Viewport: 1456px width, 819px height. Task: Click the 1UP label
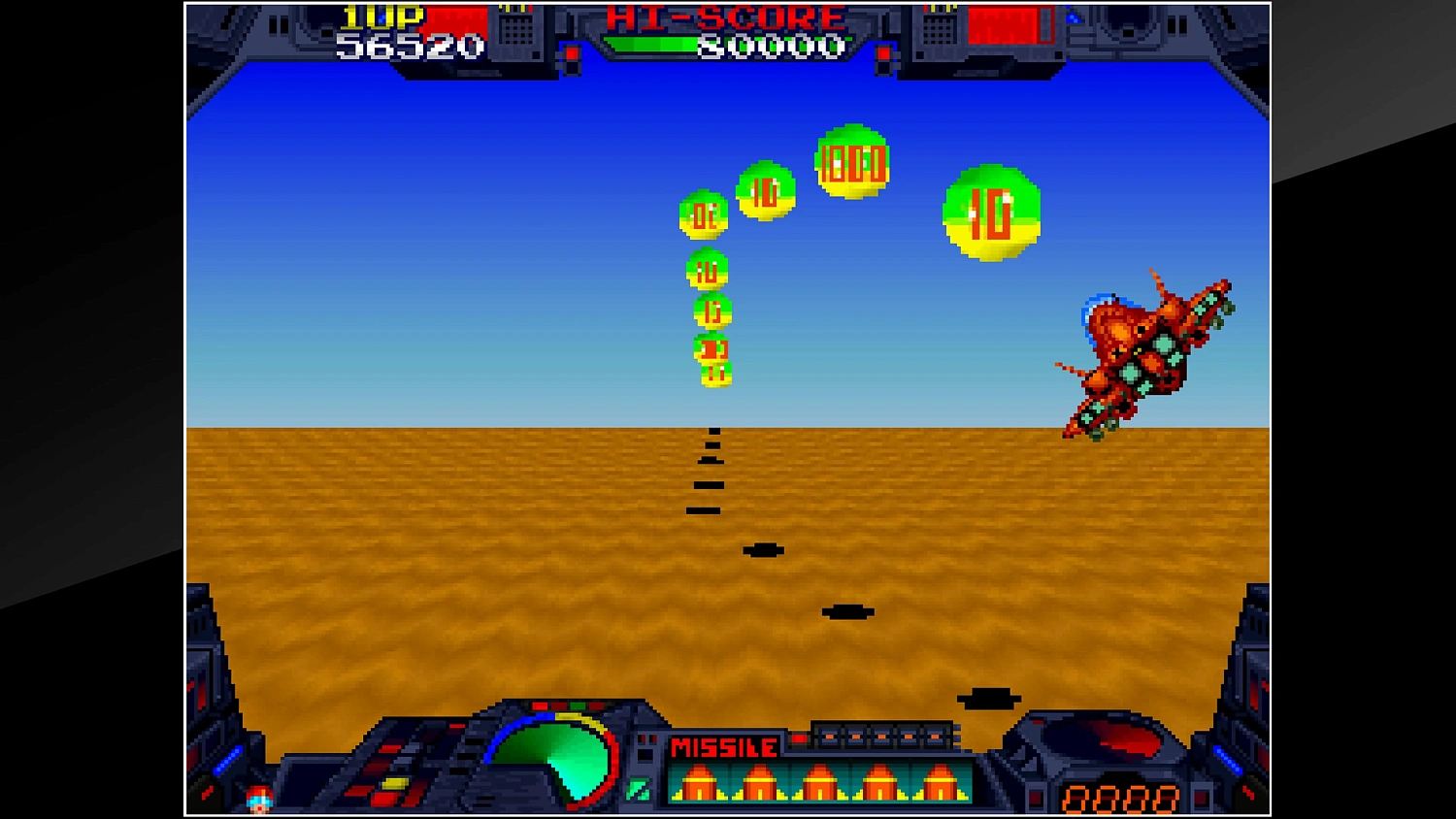tap(381, 16)
